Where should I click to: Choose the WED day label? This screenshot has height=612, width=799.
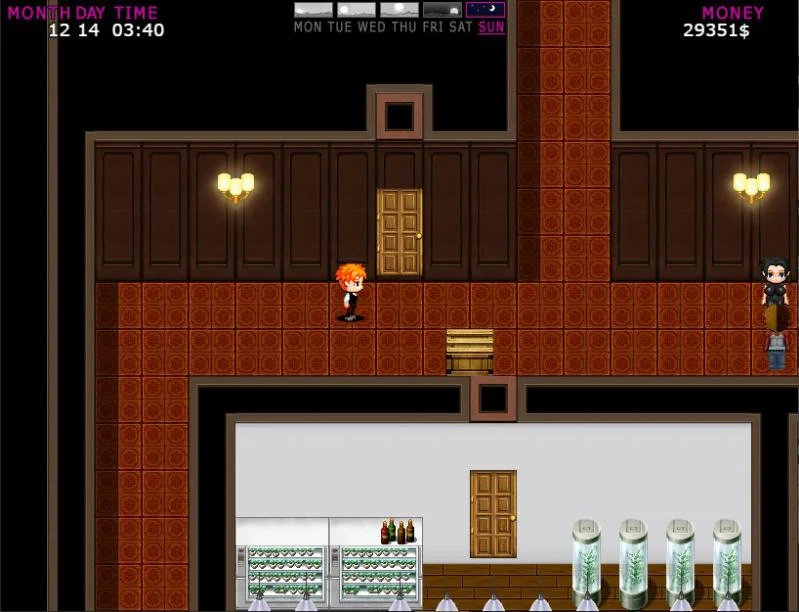pyautogui.click(x=371, y=27)
